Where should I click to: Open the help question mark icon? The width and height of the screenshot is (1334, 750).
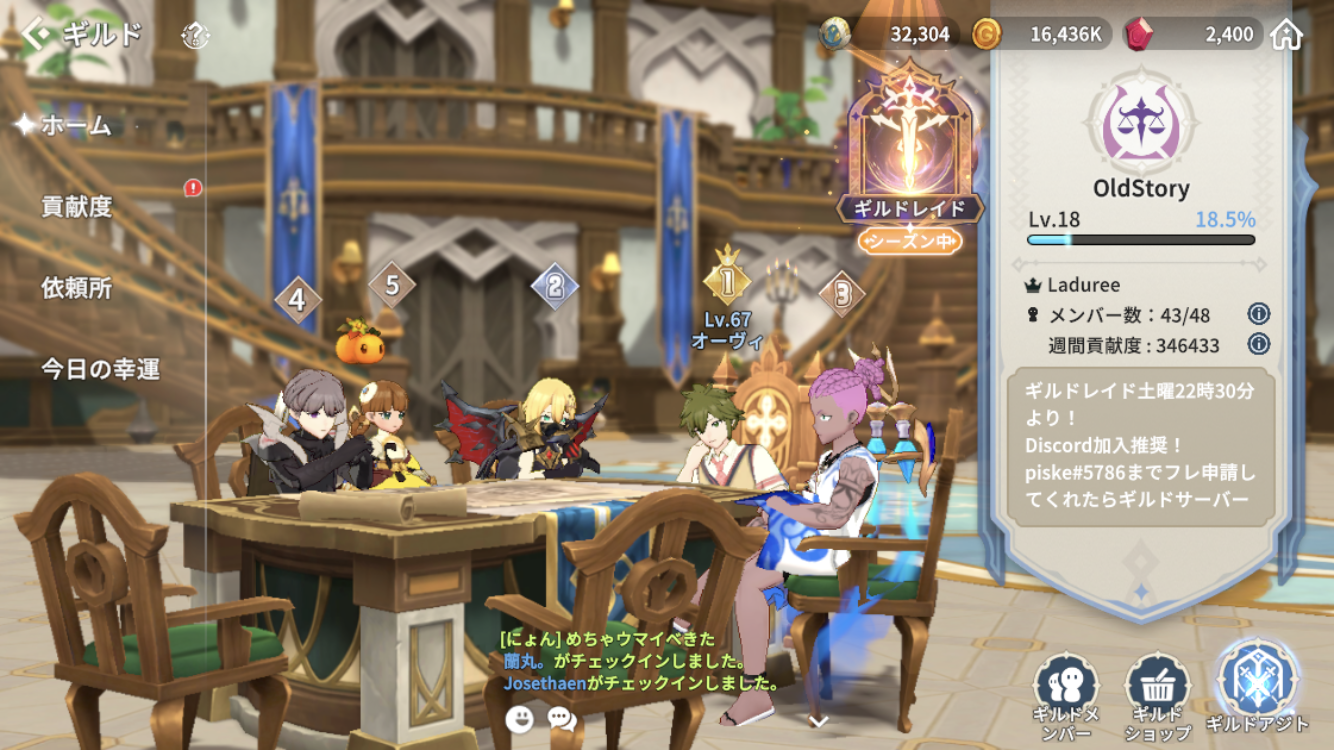click(195, 37)
